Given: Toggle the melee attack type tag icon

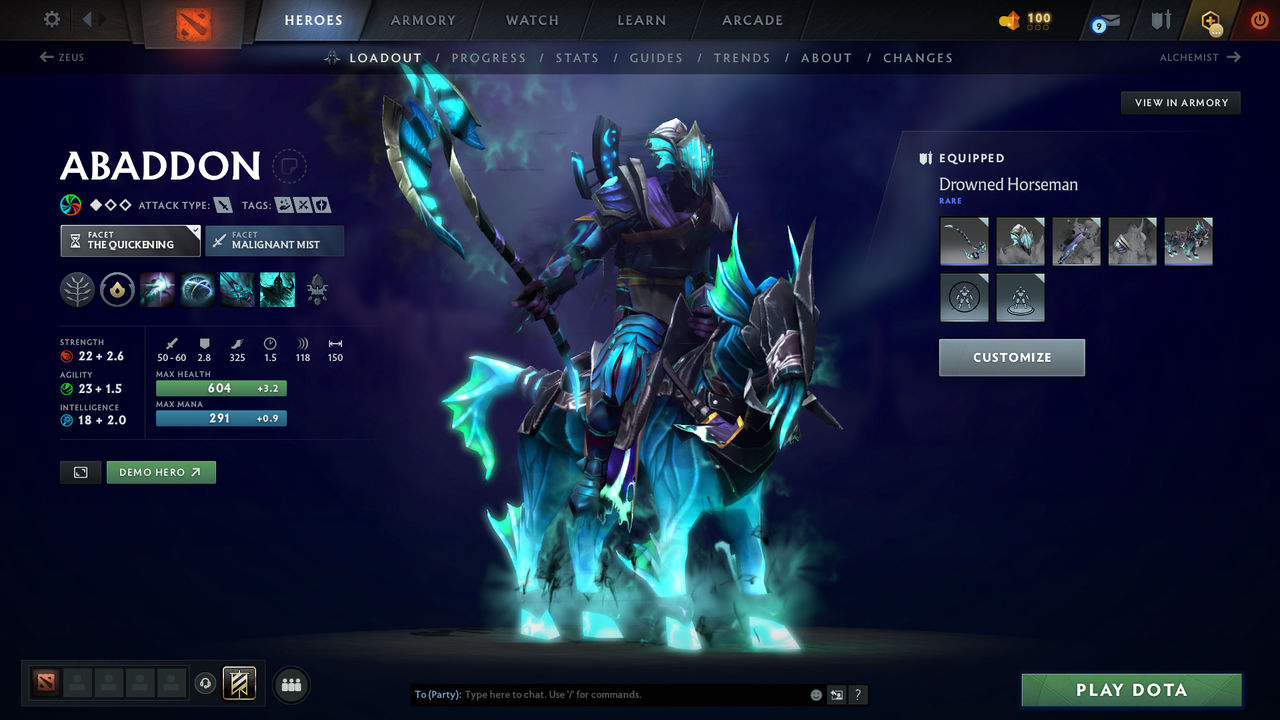Looking at the screenshot, I should pyautogui.click(x=222, y=204).
